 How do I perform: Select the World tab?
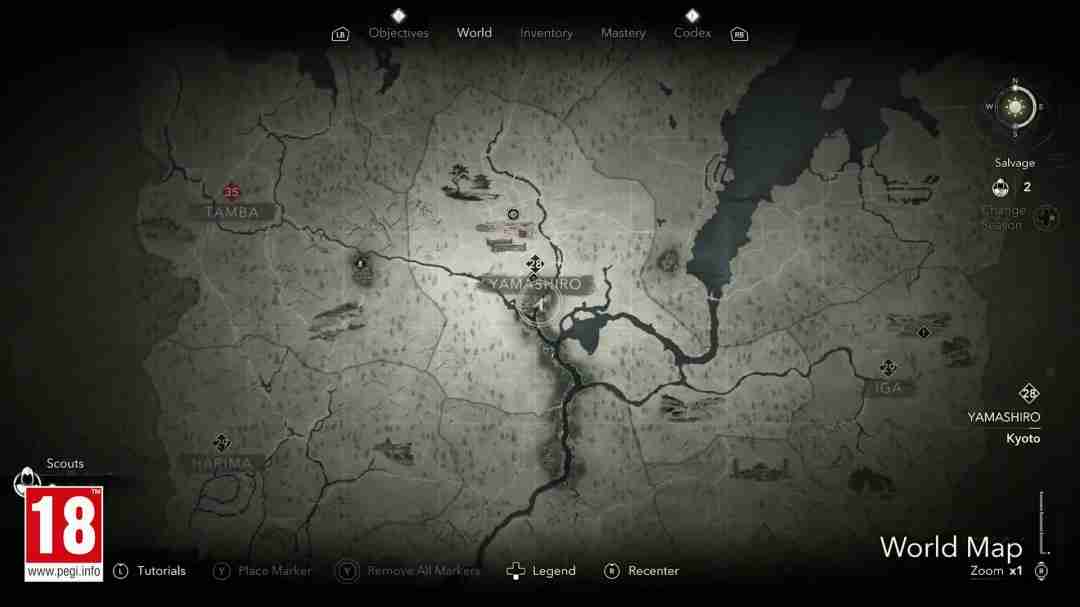pos(474,33)
